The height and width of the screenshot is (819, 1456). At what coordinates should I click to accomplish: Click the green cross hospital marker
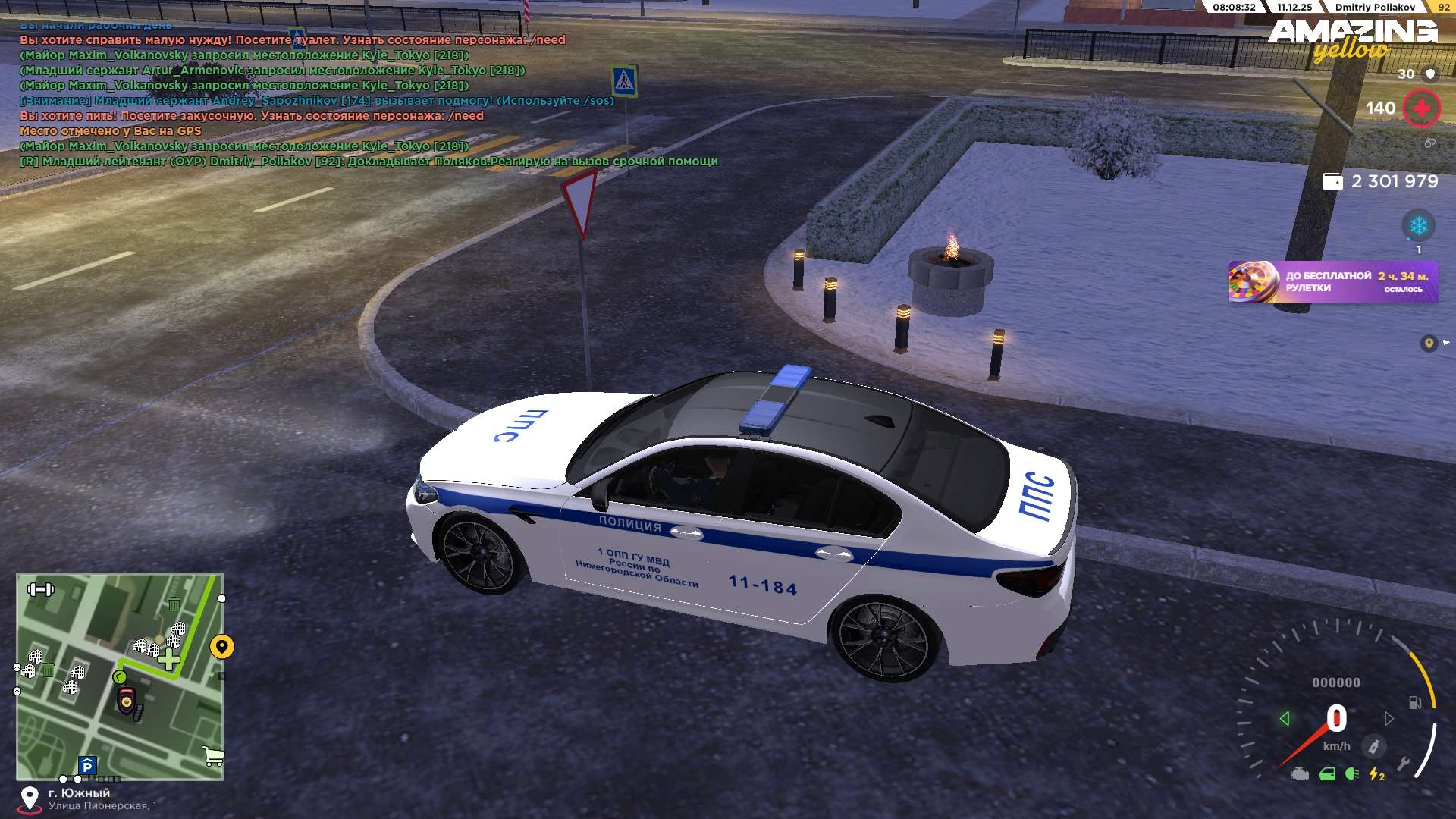coord(169,660)
